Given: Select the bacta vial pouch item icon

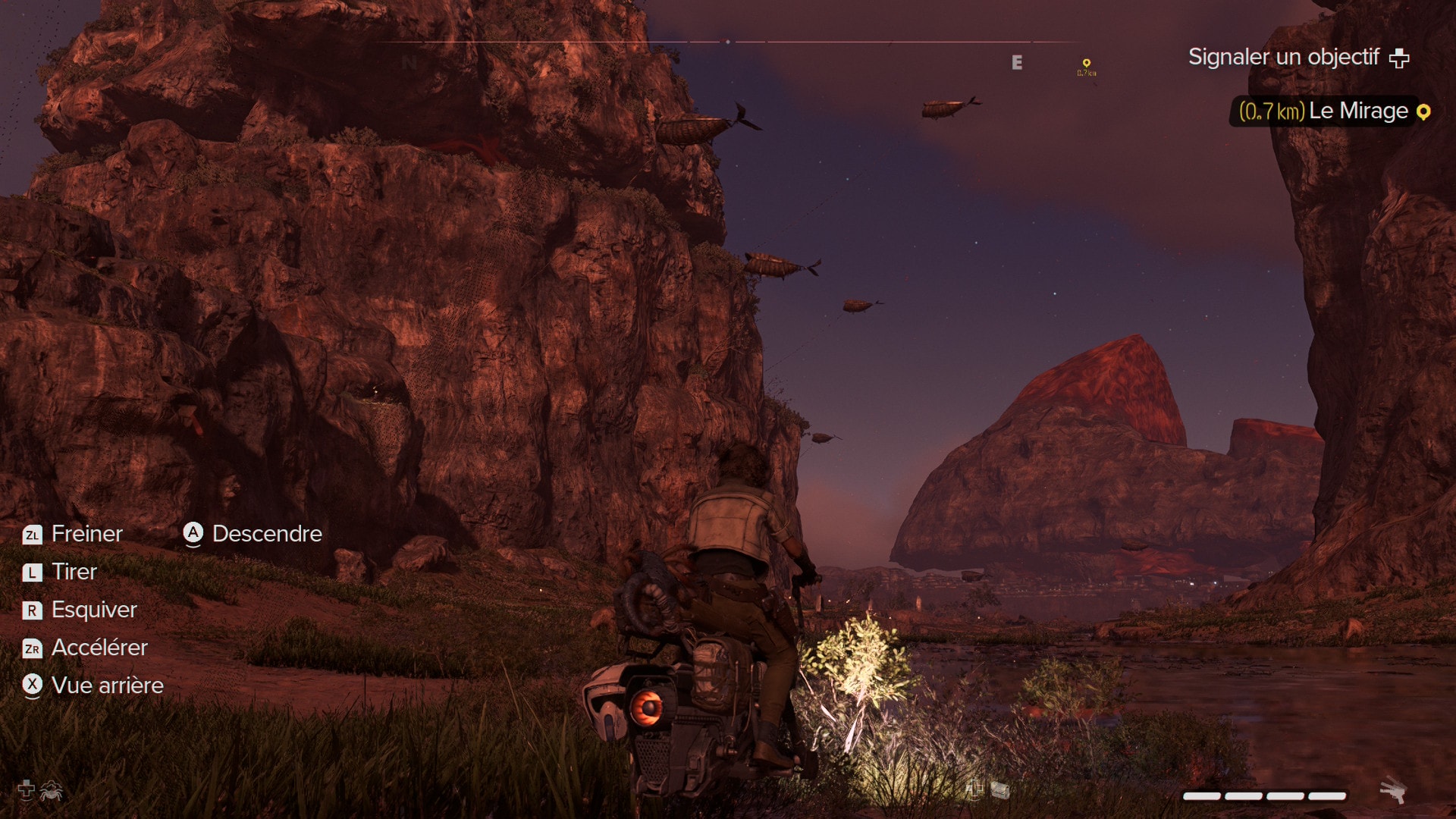Looking at the screenshot, I should [1000, 790].
